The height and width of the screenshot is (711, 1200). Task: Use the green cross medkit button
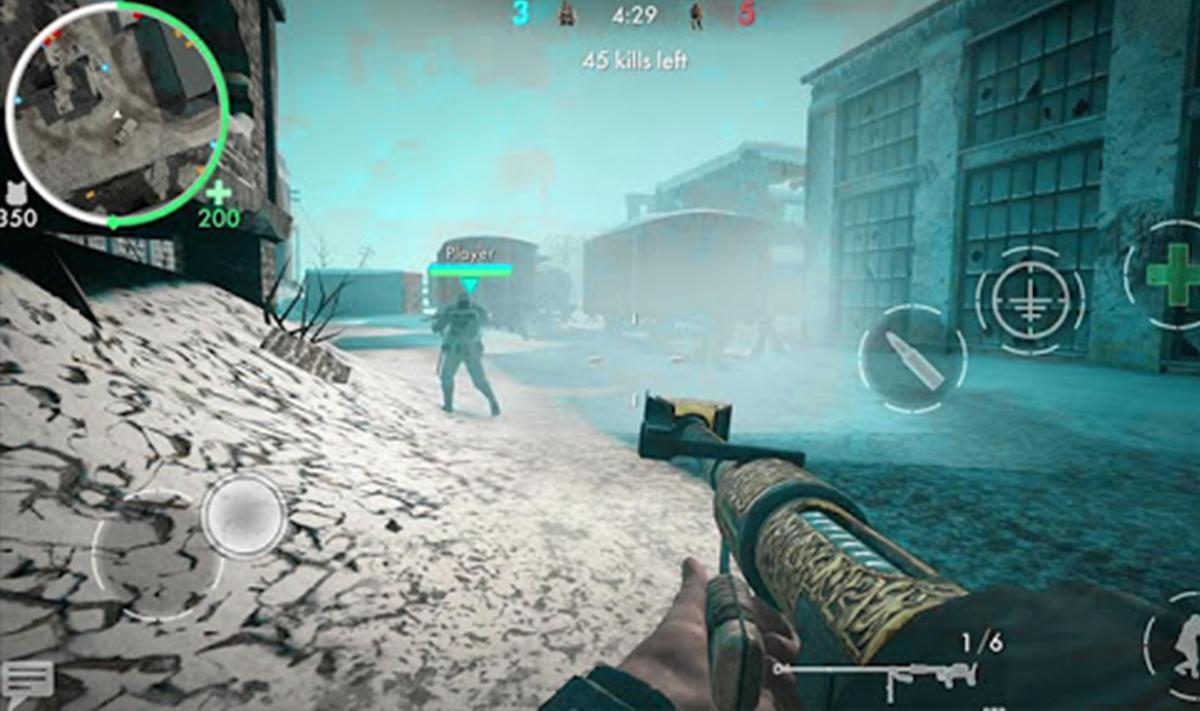(1174, 274)
